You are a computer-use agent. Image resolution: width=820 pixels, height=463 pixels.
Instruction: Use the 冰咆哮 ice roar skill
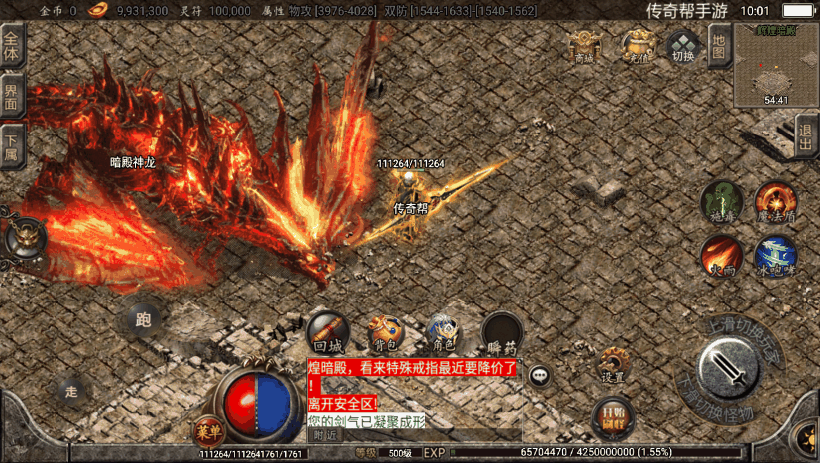pyautogui.click(x=775, y=255)
